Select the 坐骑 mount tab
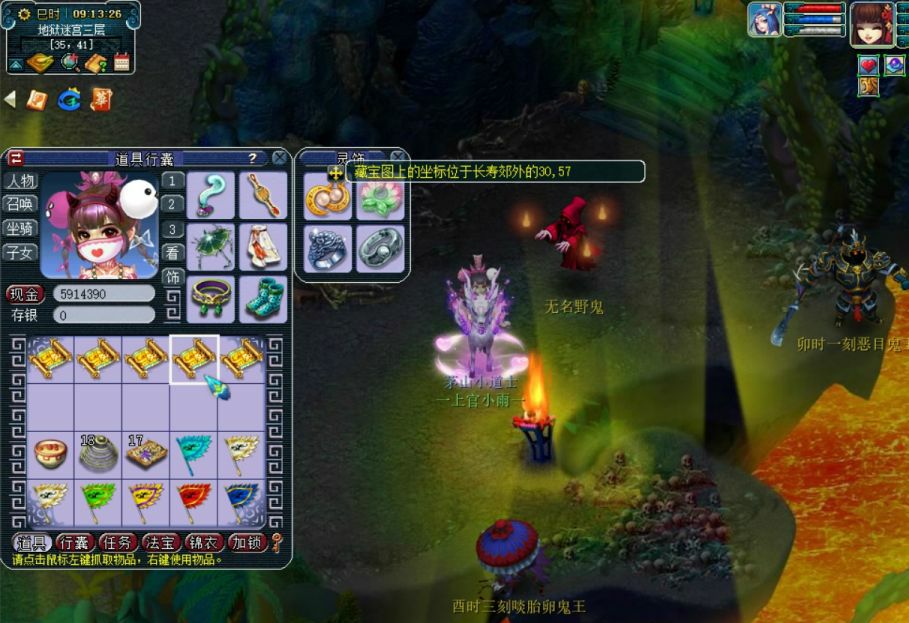 coord(20,228)
